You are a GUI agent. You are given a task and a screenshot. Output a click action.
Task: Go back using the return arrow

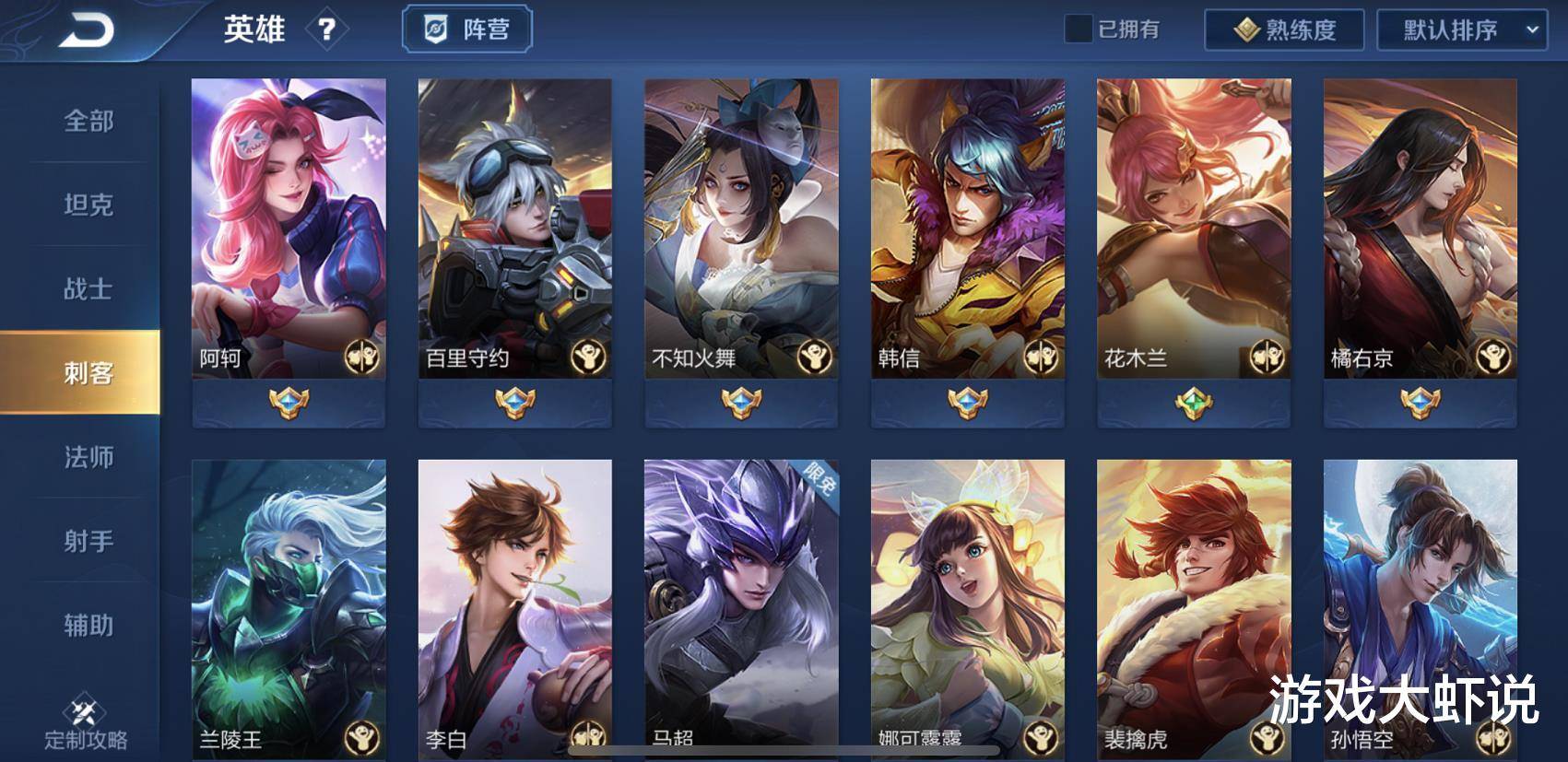pos(86,30)
